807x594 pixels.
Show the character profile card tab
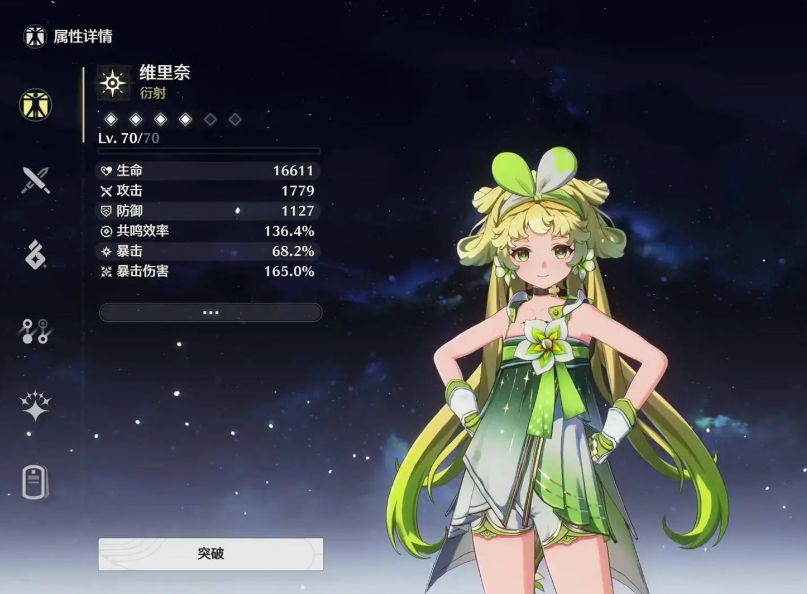click(x=36, y=482)
